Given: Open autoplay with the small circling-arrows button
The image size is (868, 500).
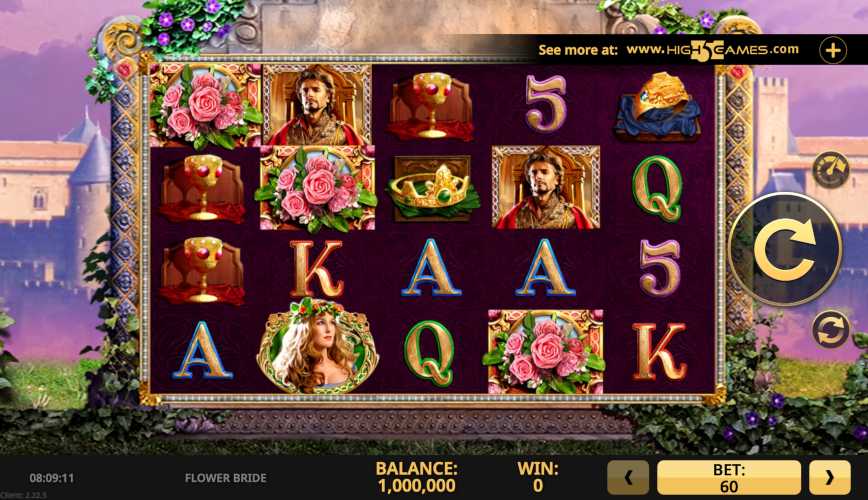Looking at the screenshot, I should 830,328.
